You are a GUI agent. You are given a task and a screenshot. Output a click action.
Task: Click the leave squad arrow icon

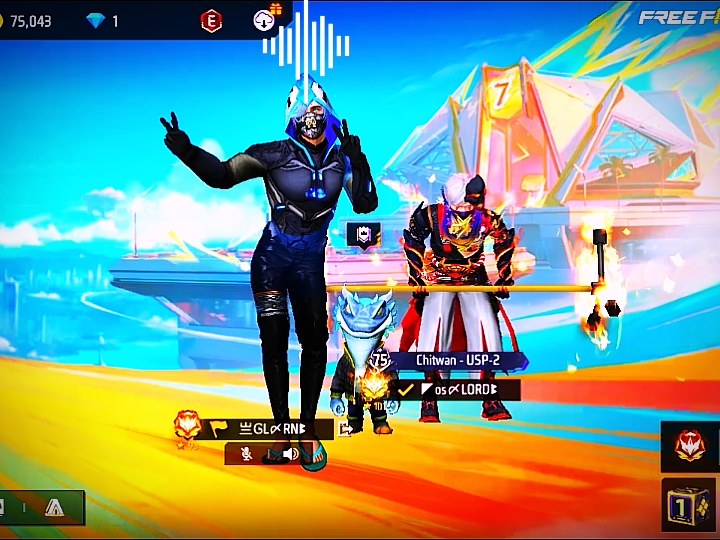(346, 429)
